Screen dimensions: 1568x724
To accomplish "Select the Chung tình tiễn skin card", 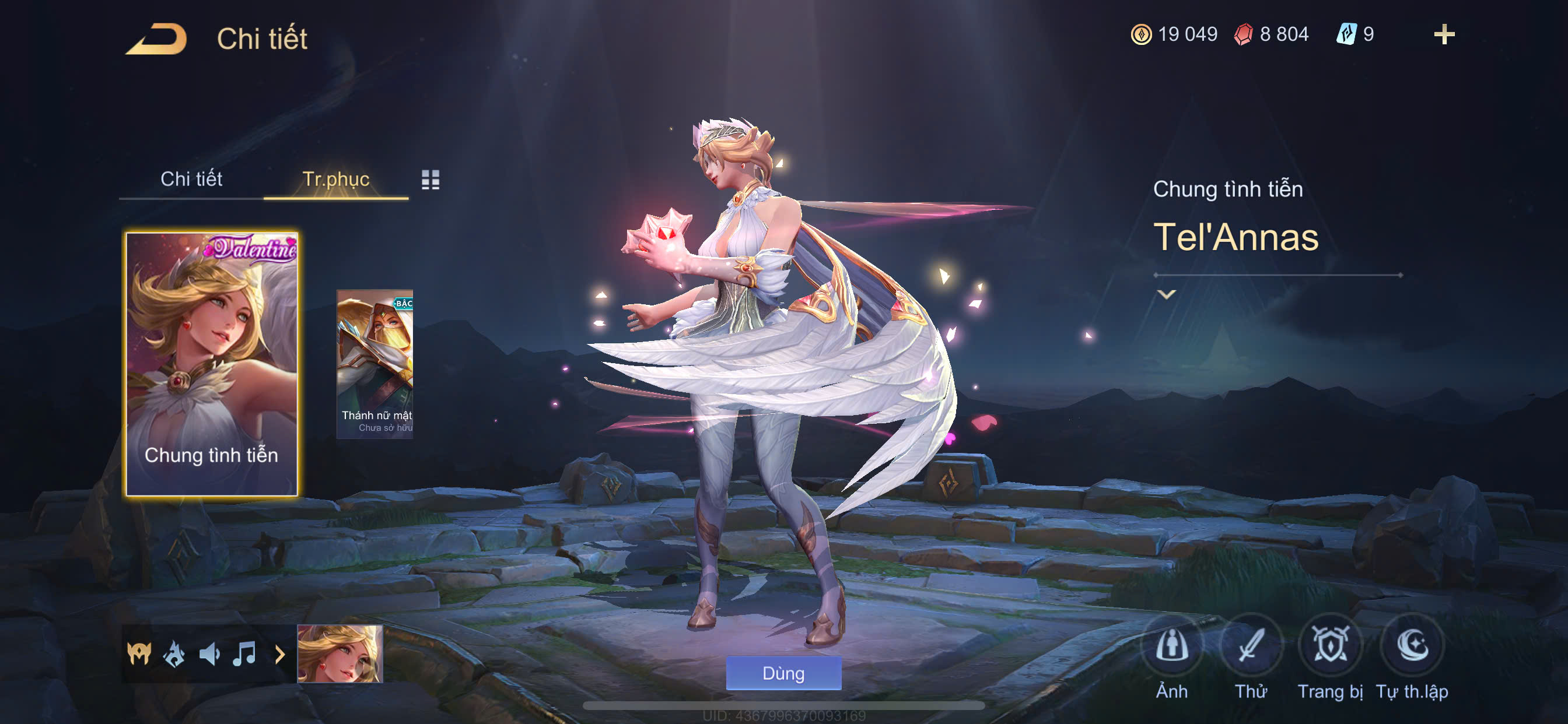I will click(x=212, y=364).
